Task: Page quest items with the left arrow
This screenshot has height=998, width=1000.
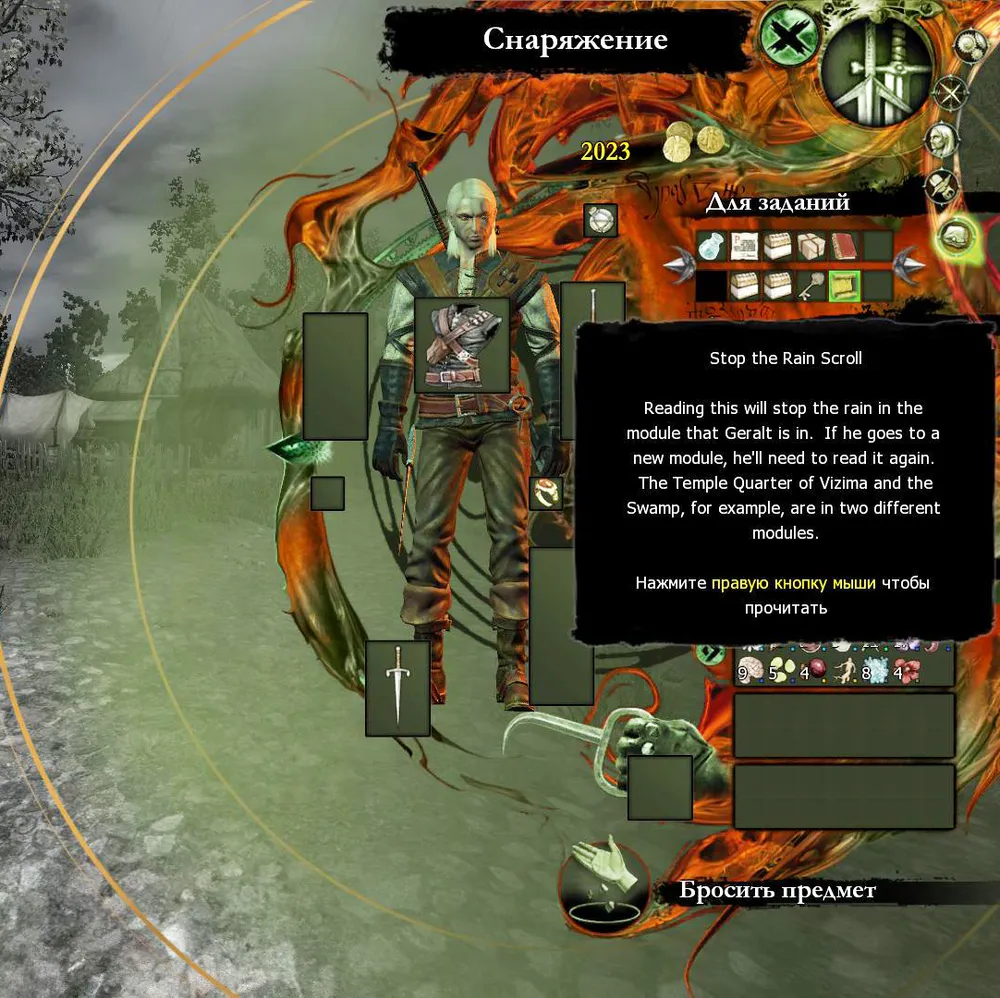Action: (678, 266)
